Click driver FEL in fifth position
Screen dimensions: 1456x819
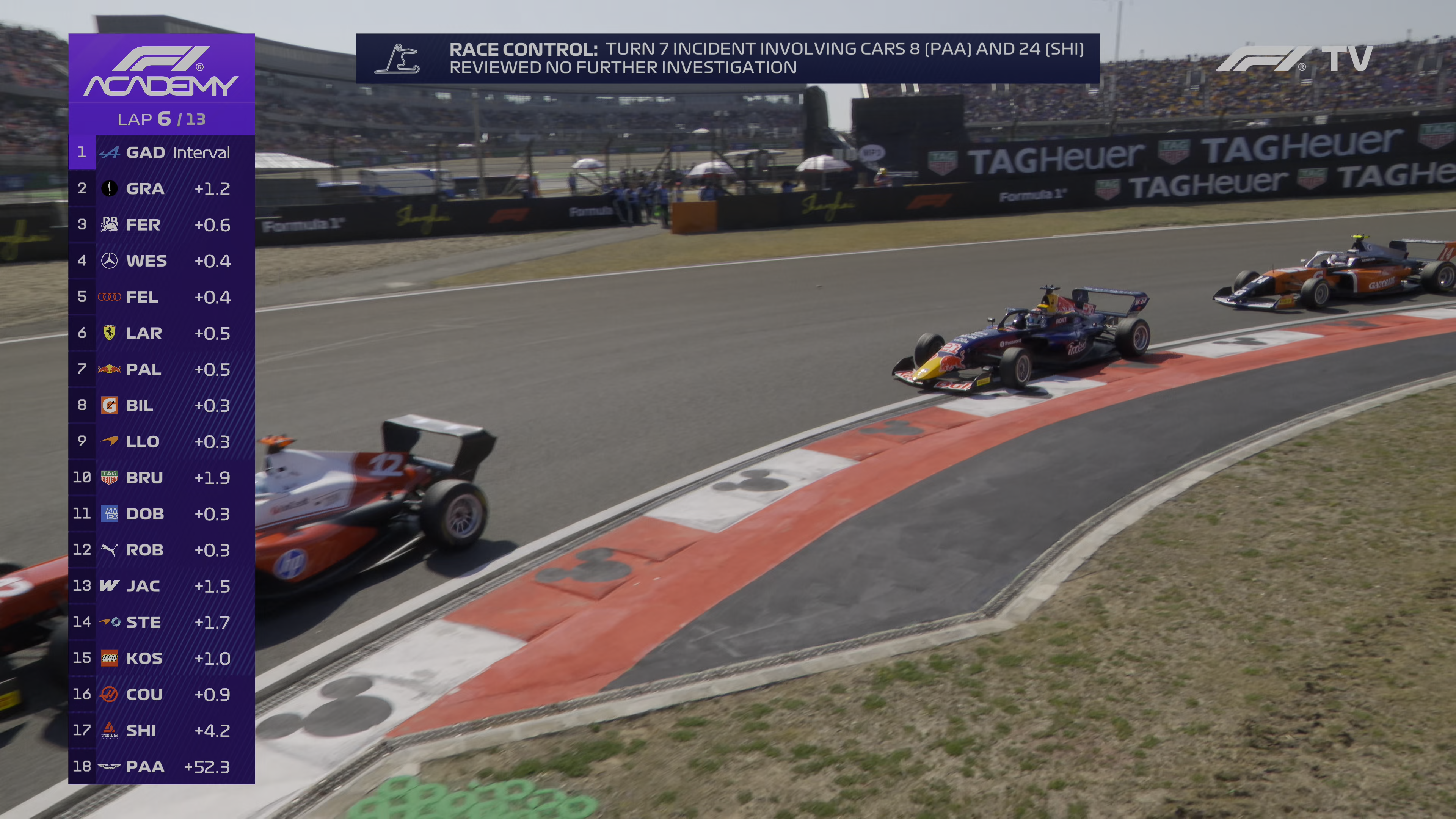[x=162, y=297]
